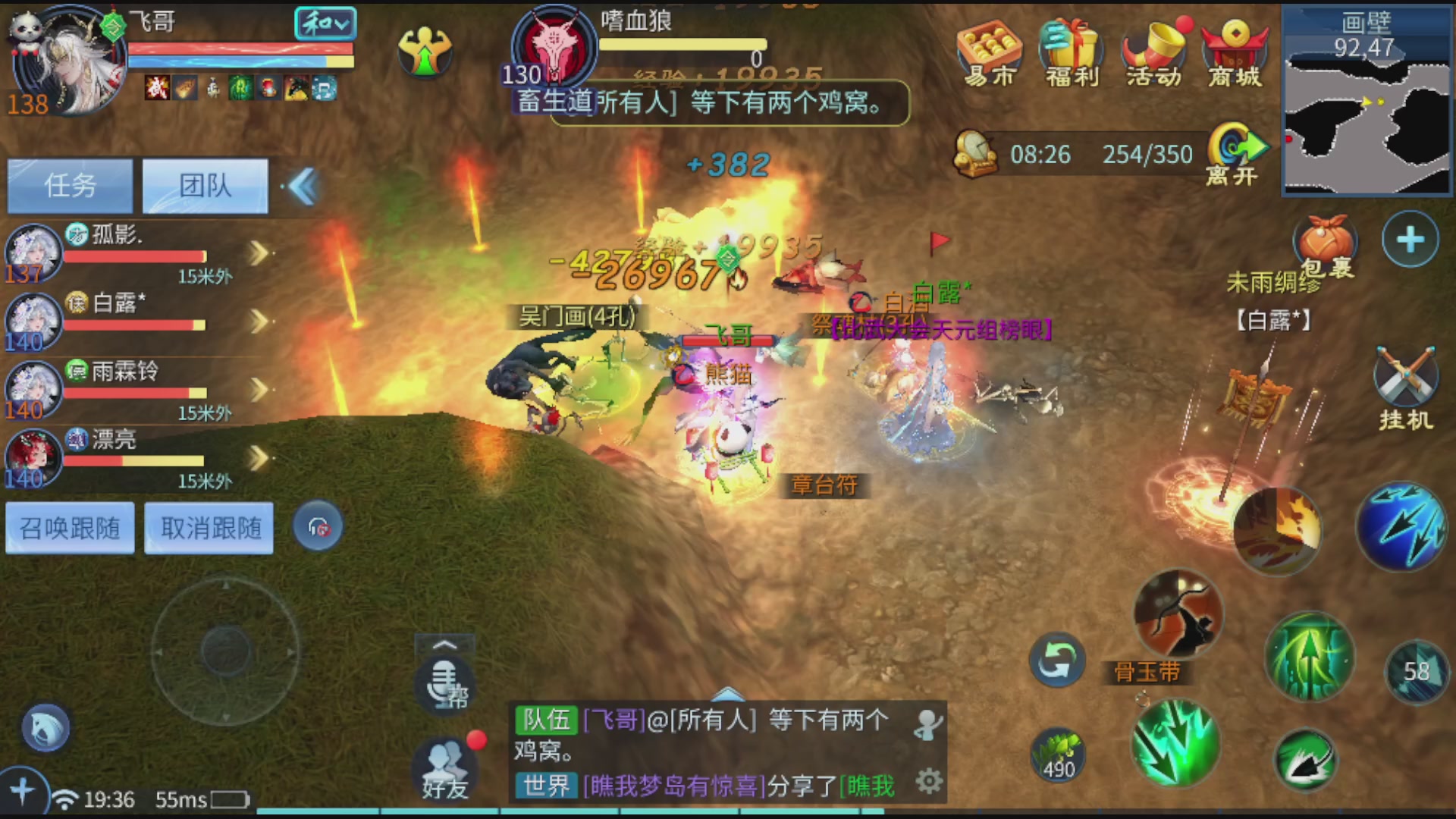
Task: Switch to the 任务 quest tab
Action: click(x=69, y=185)
